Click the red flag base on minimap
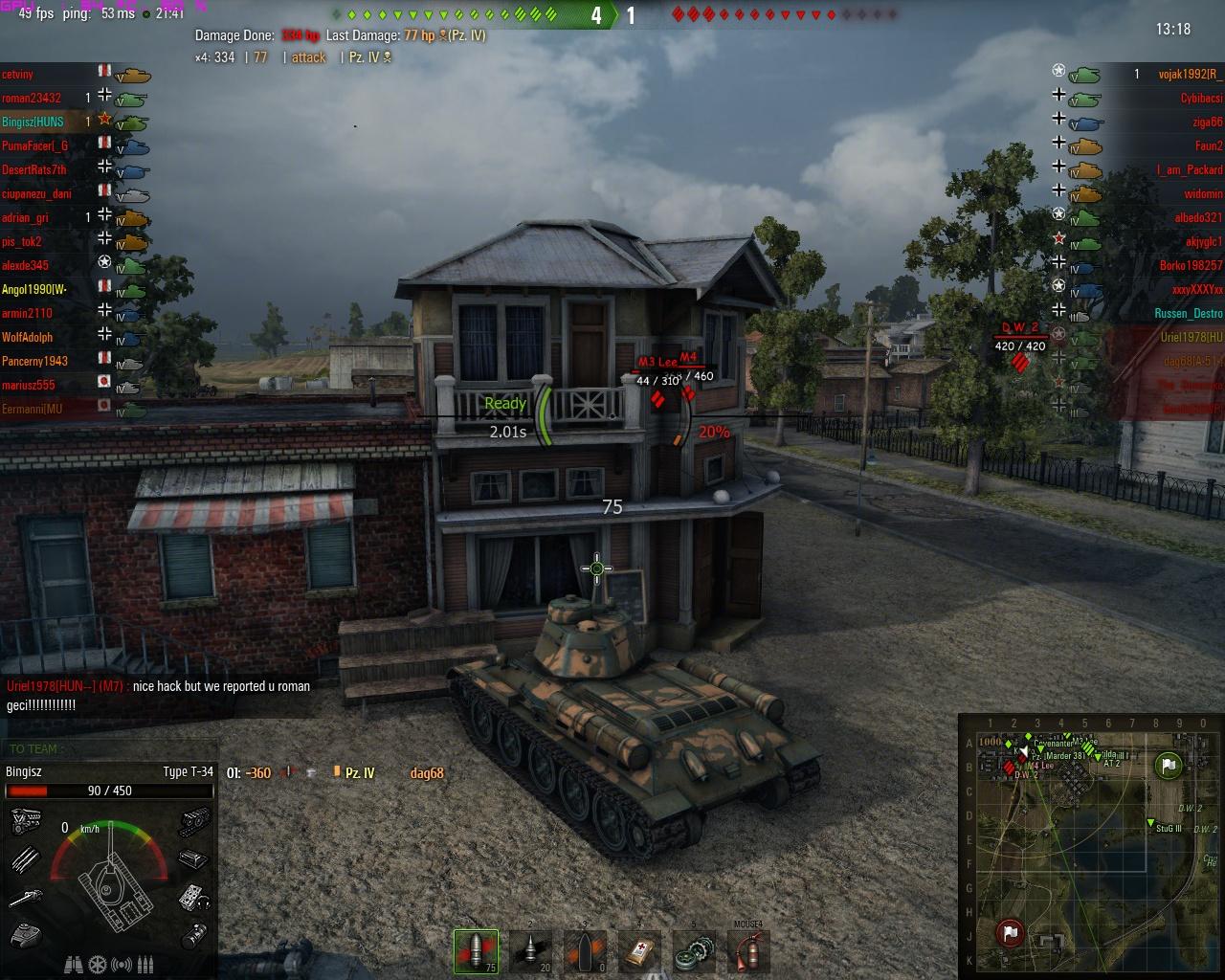 click(1011, 932)
